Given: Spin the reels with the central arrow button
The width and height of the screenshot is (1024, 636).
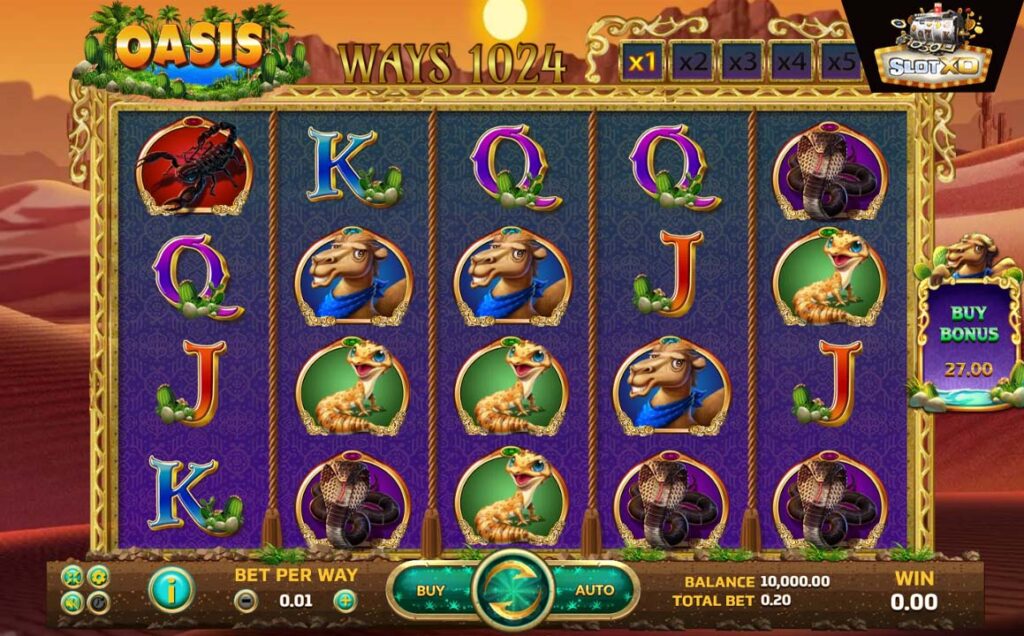Looking at the screenshot, I should (513, 590).
